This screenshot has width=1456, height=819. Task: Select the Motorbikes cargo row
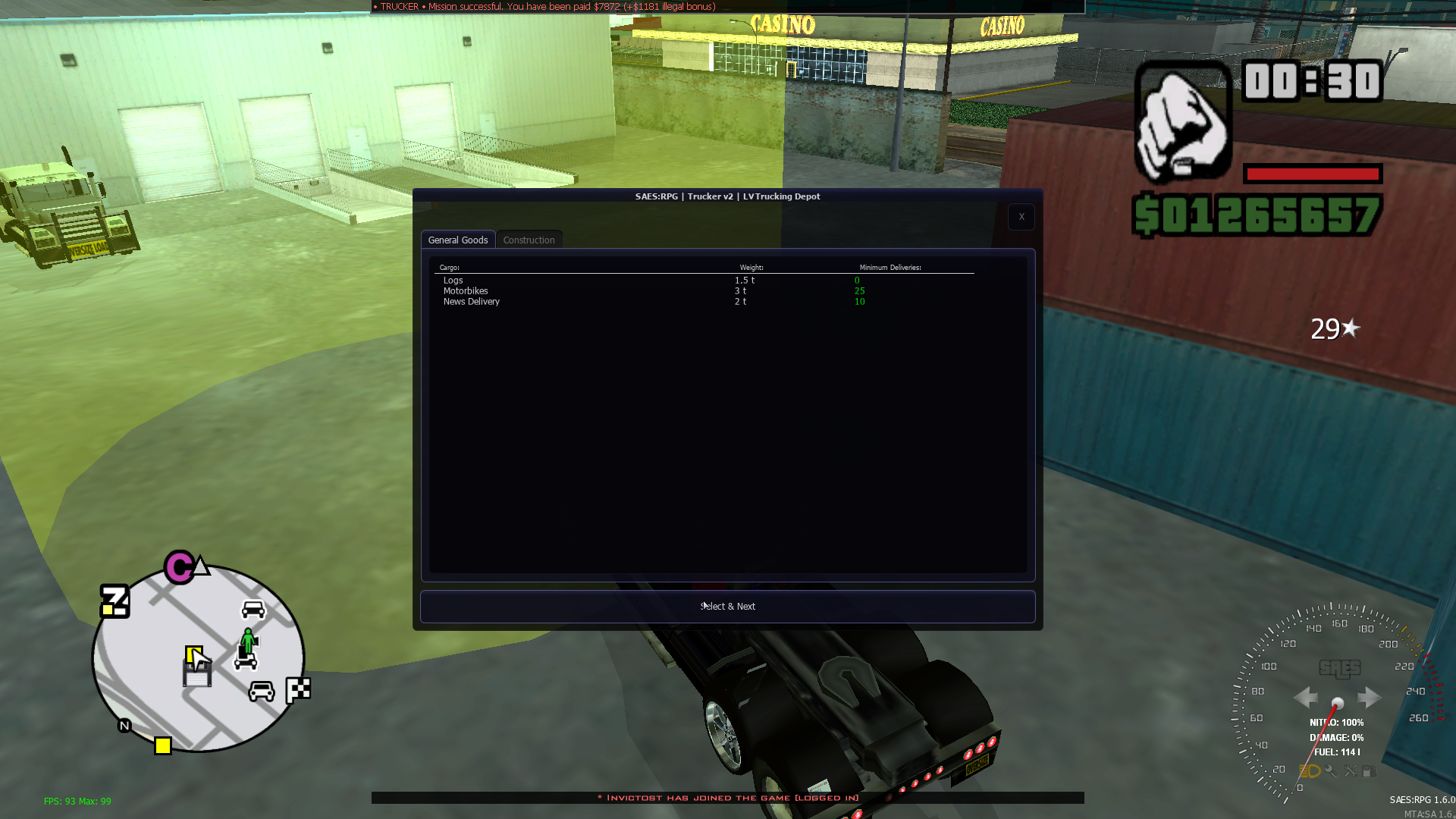click(466, 290)
